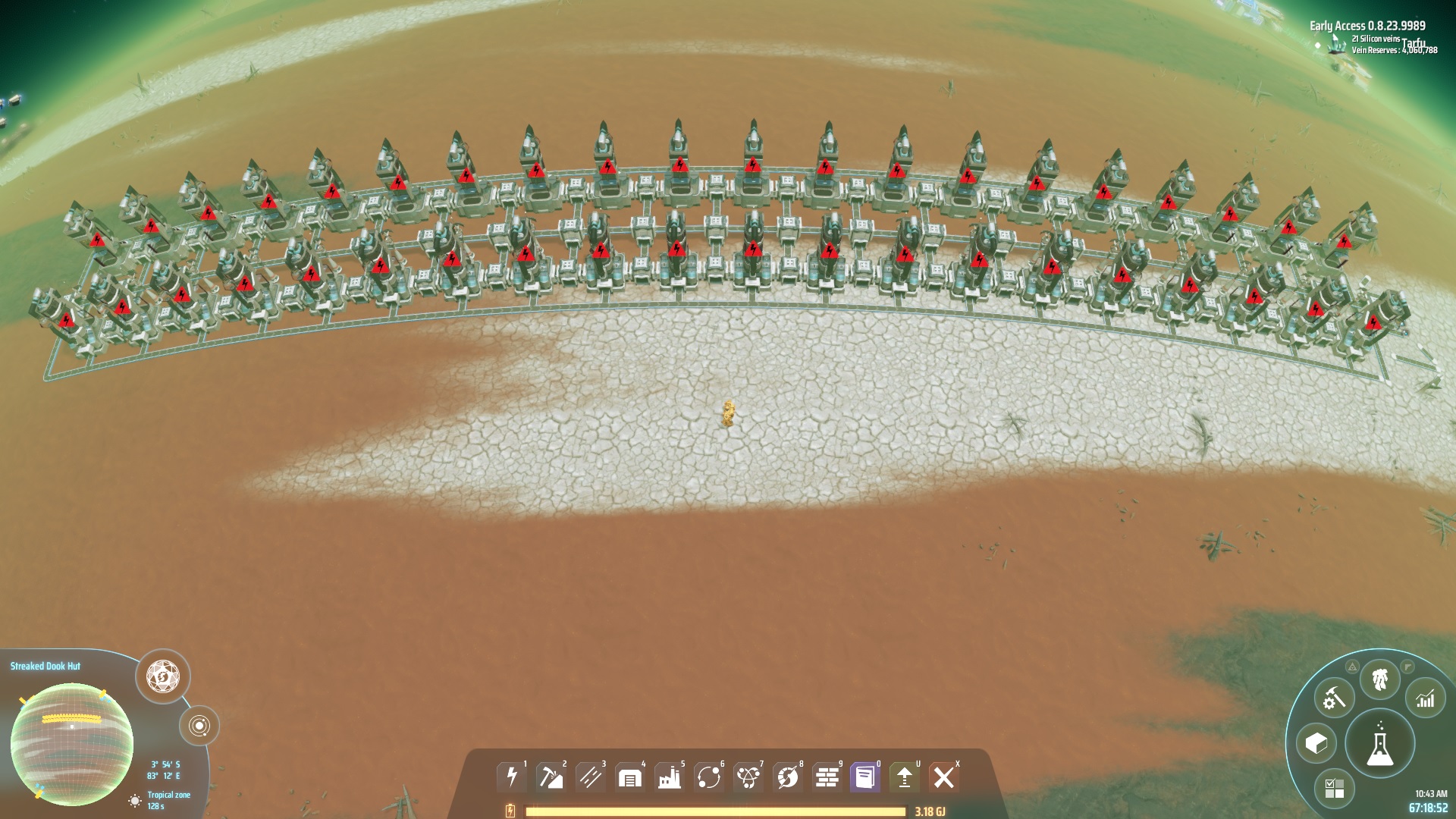Select the Power build category in the hotbar
The image size is (1456, 819).
tap(512, 776)
